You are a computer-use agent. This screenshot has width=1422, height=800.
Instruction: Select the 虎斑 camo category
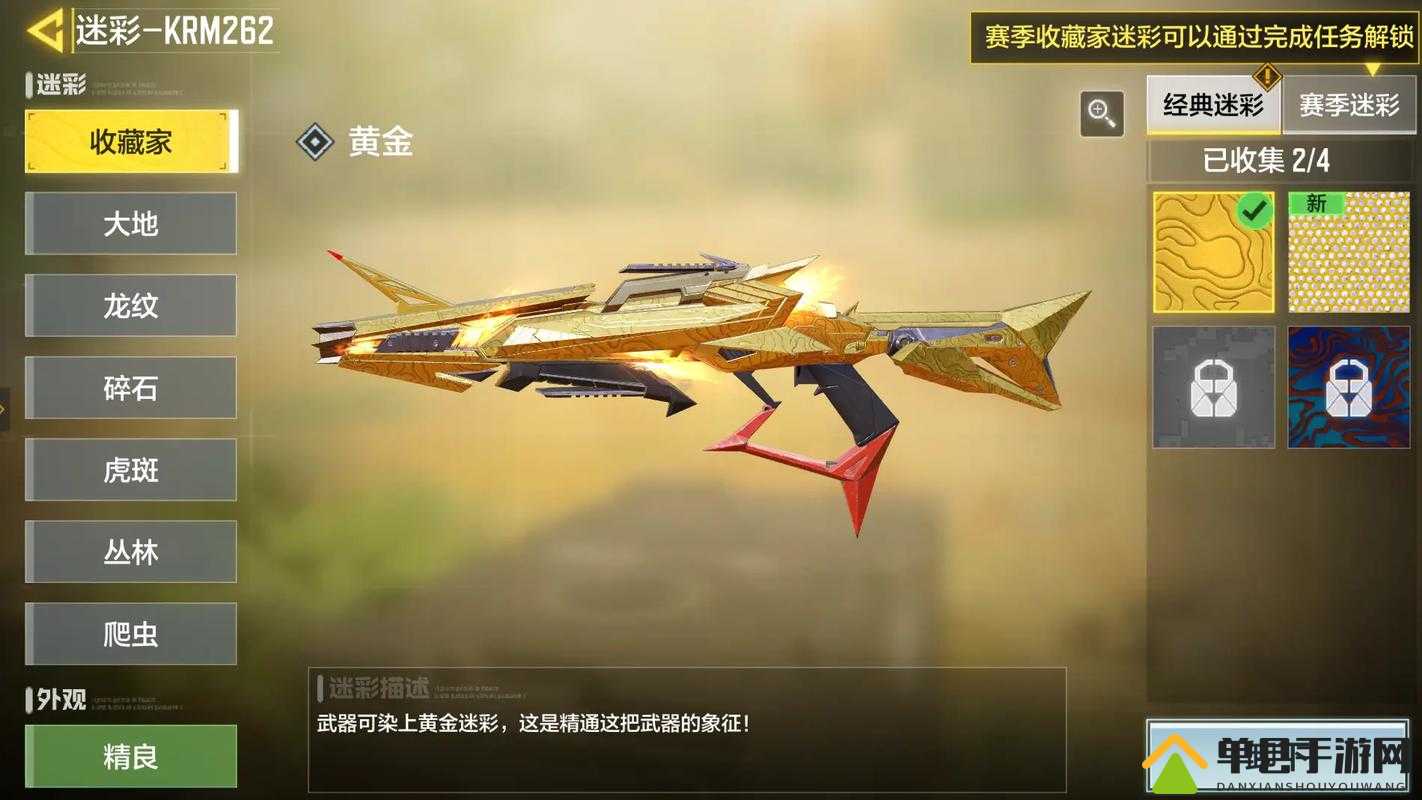coord(131,470)
